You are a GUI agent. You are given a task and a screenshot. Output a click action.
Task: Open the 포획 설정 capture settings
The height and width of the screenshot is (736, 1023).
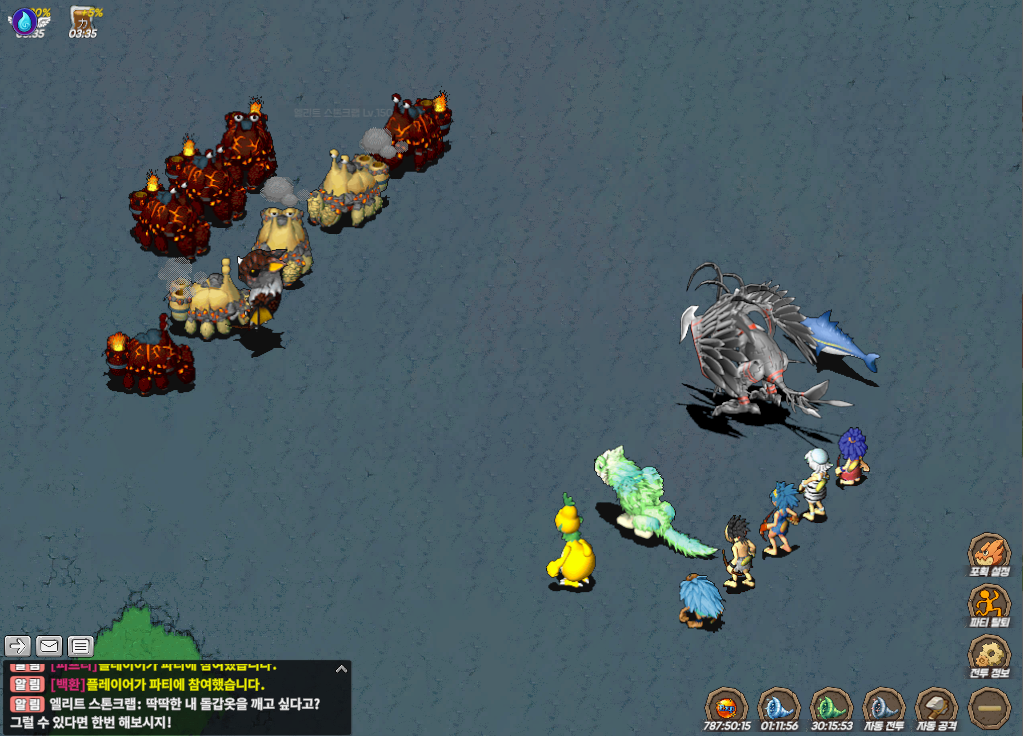(x=986, y=553)
